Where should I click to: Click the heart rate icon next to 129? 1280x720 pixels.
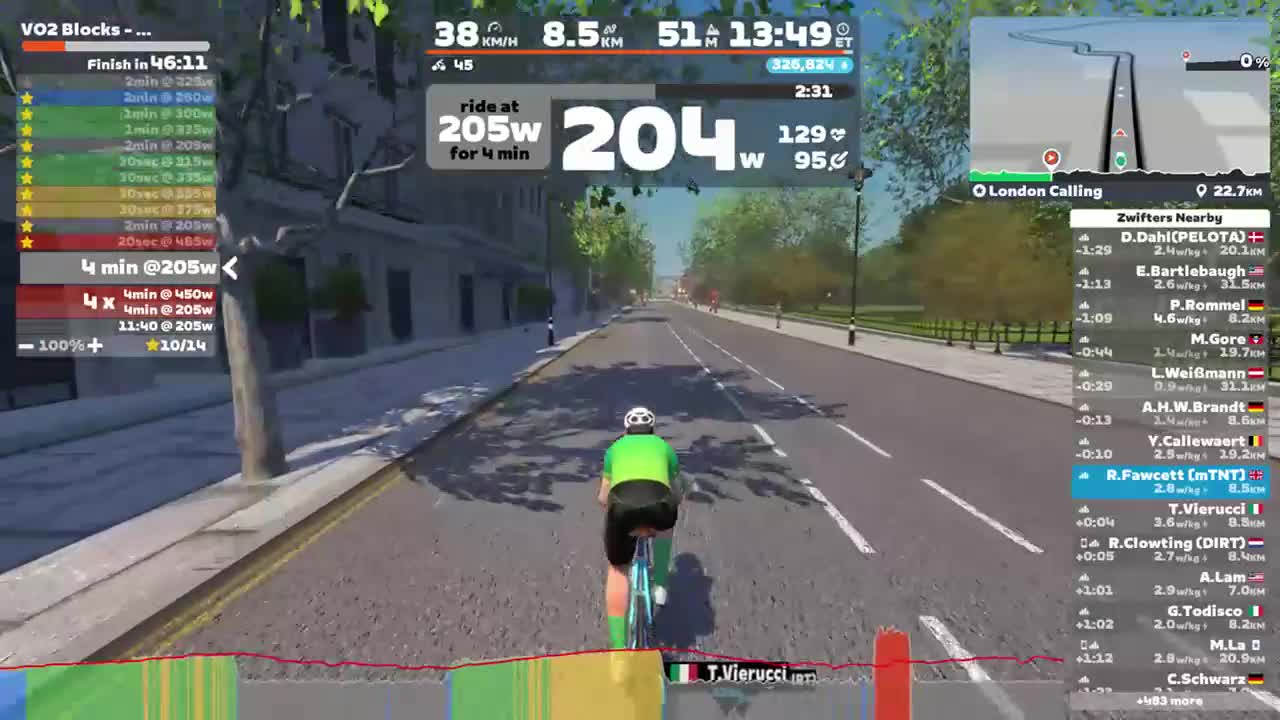pyautogui.click(x=837, y=133)
